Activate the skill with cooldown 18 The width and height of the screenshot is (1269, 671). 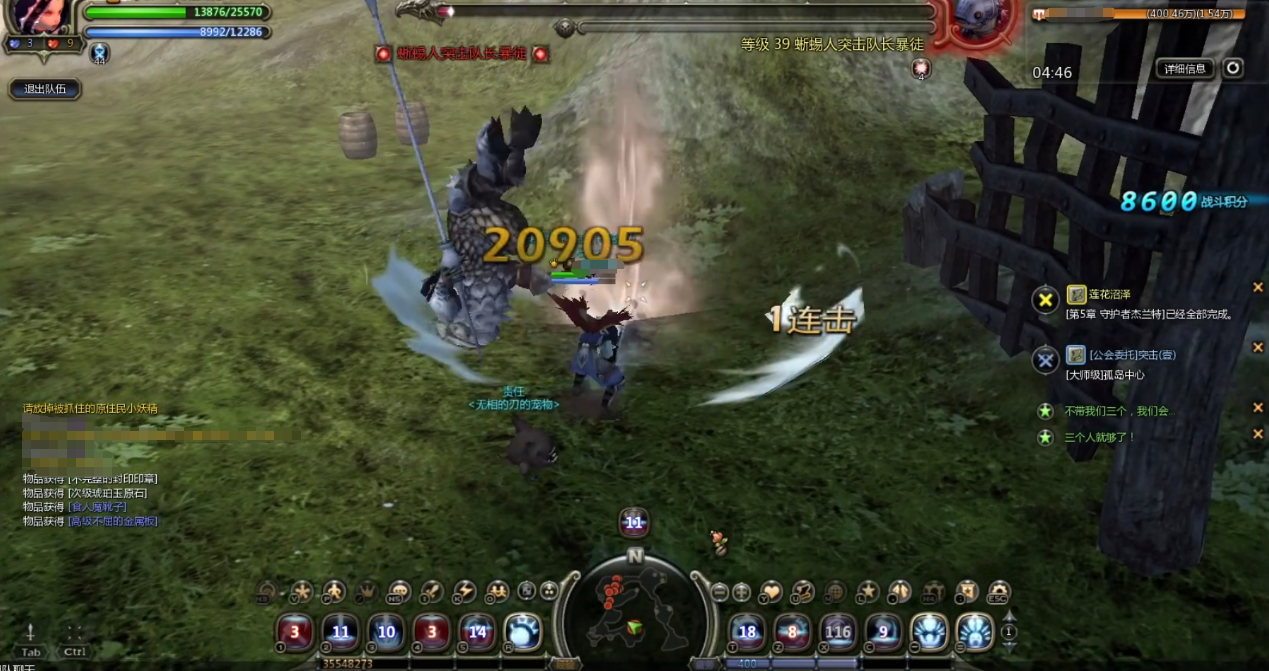tap(747, 632)
